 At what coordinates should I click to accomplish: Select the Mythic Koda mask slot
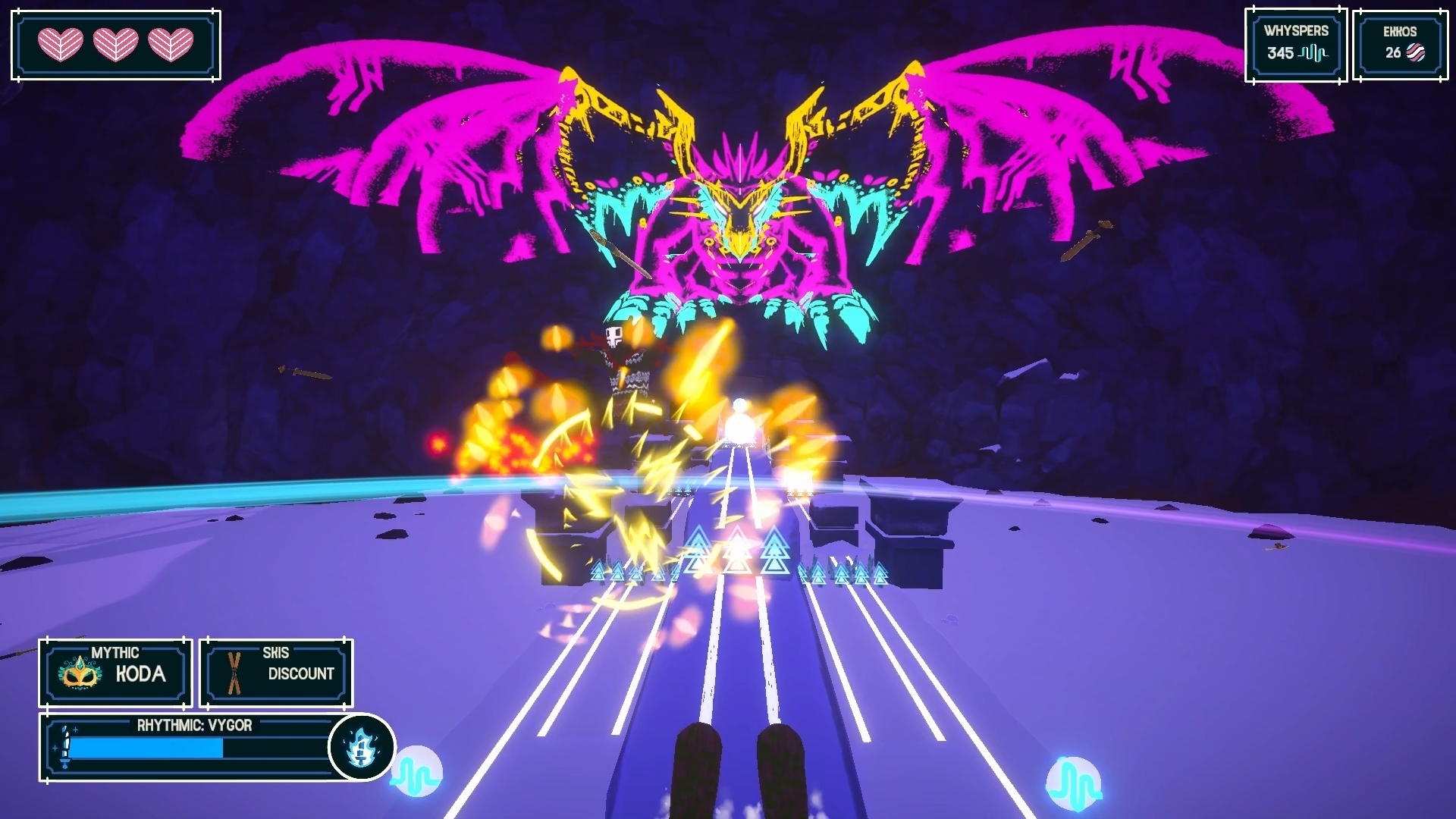tap(115, 673)
